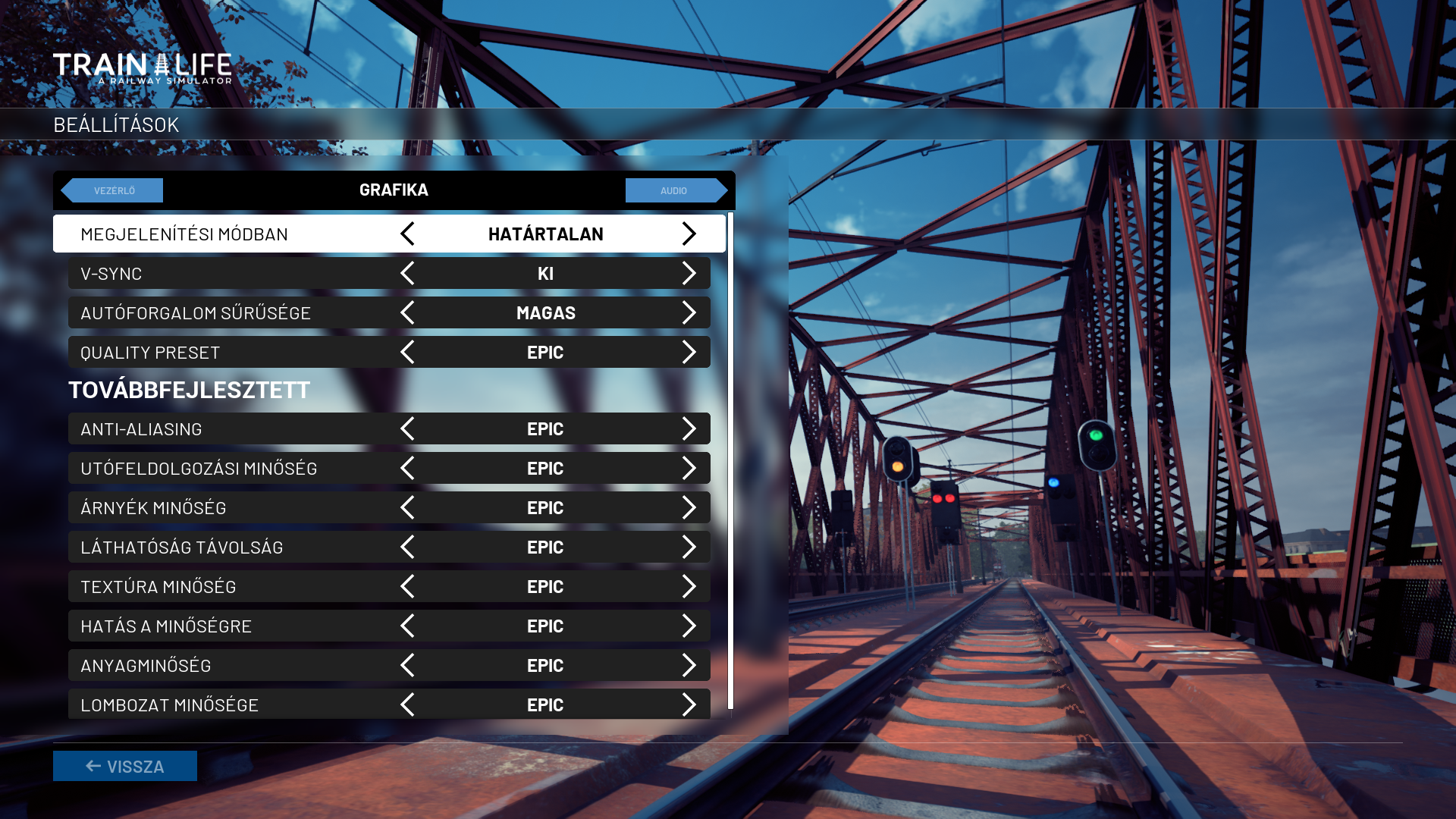Change Utófeldolgozási minőség with right arrow
The image size is (1456, 819).
click(x=689, y=468)
